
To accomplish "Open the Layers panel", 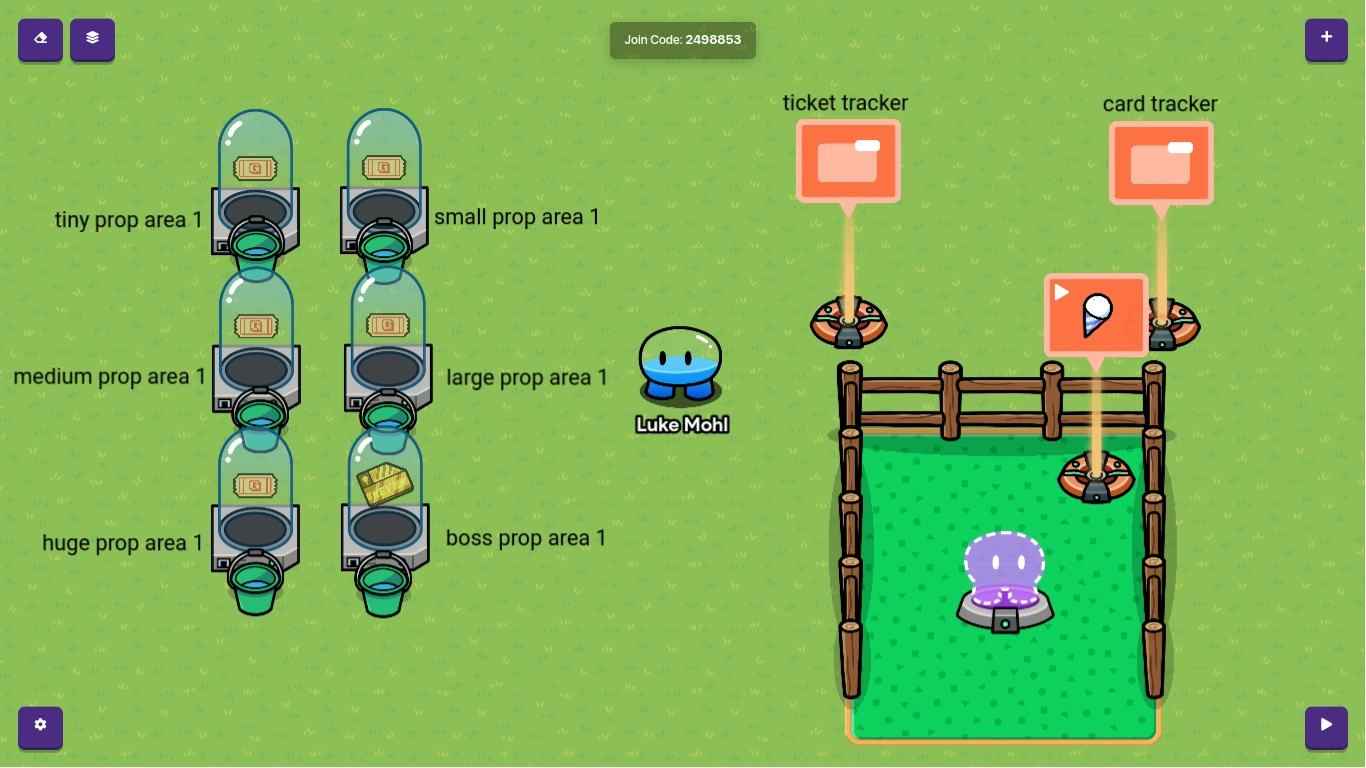I will pyautogui.click(x=92, y=40).
